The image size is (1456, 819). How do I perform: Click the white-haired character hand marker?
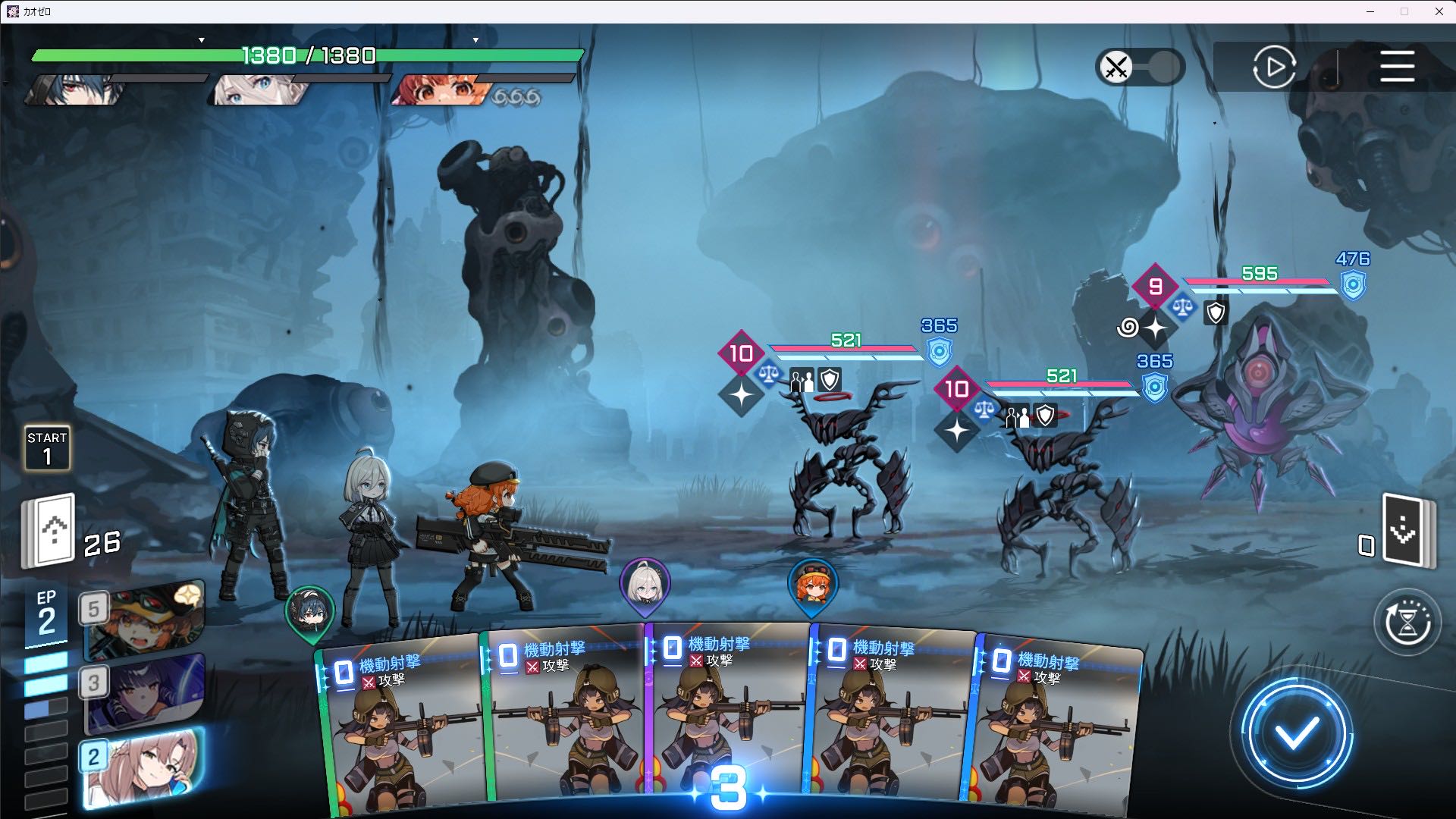click(645, 585)
